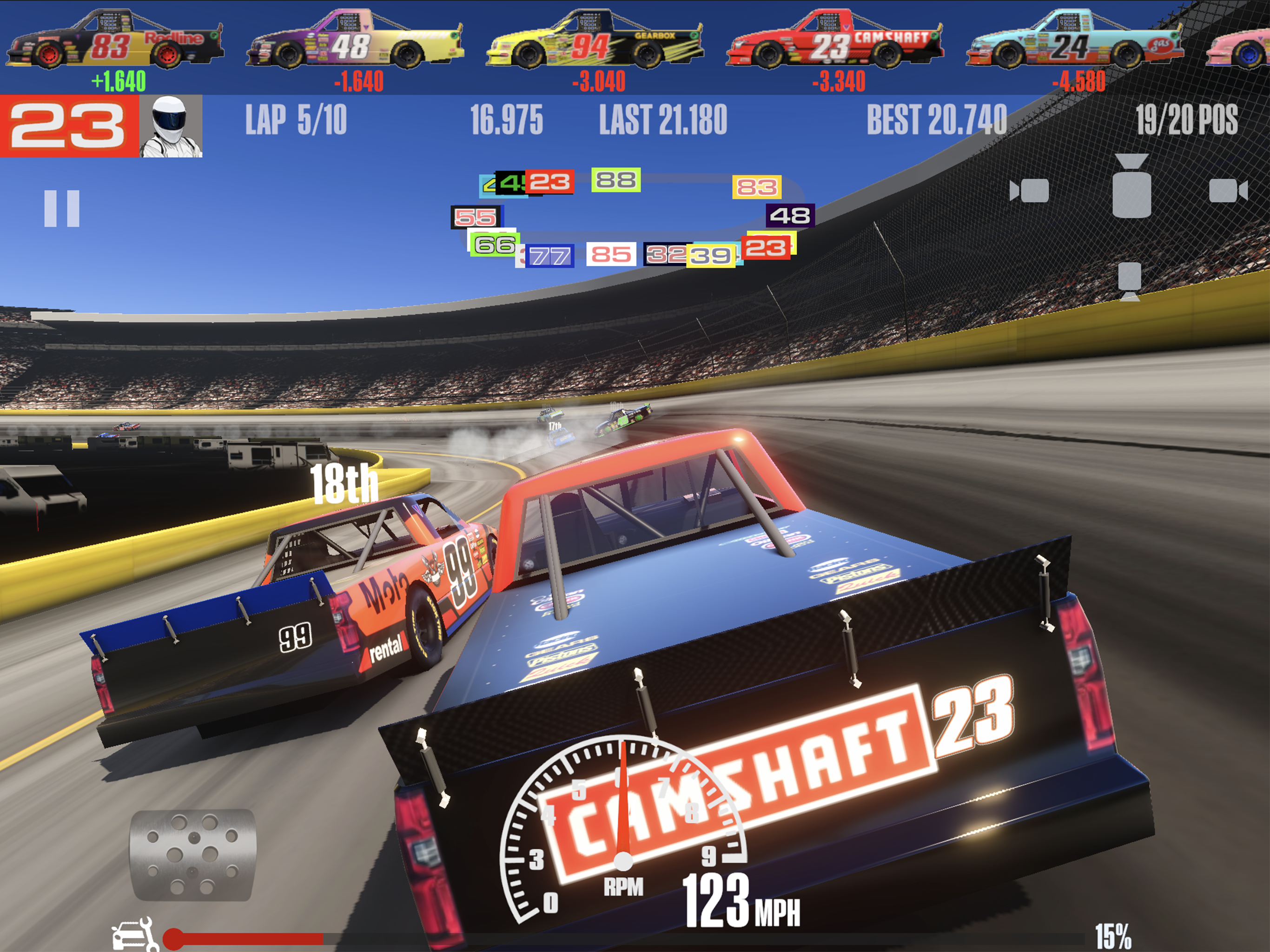Switch to the left-facing camera view

point(1030,191)
